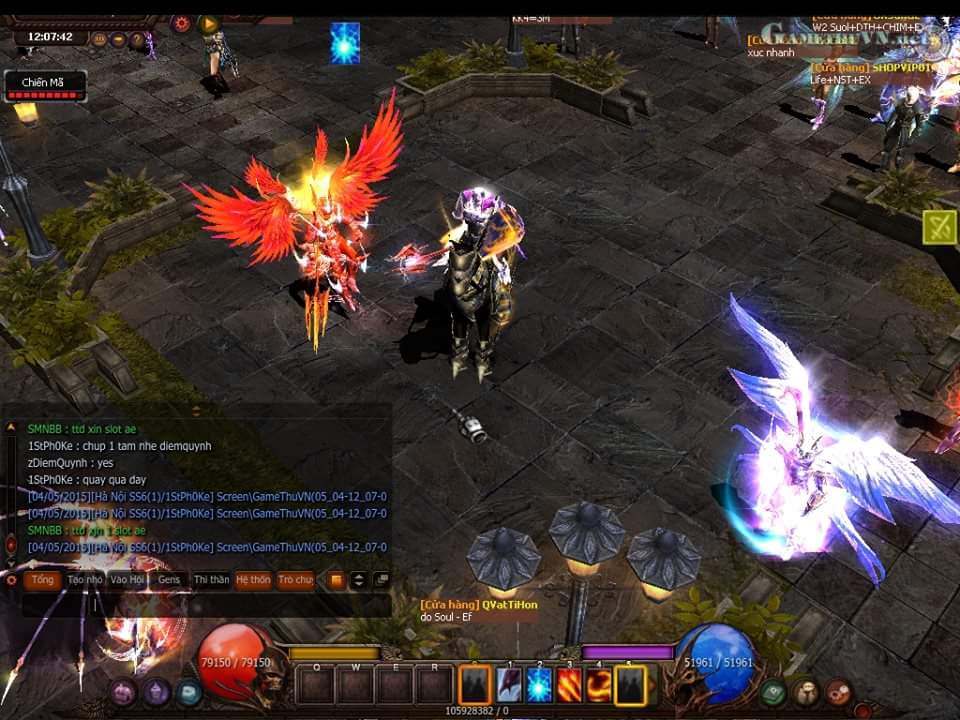Viewport: 960px width, 720px height.
Task: Cast the swirling fire ring skill
Action: (x=599, y=685)
